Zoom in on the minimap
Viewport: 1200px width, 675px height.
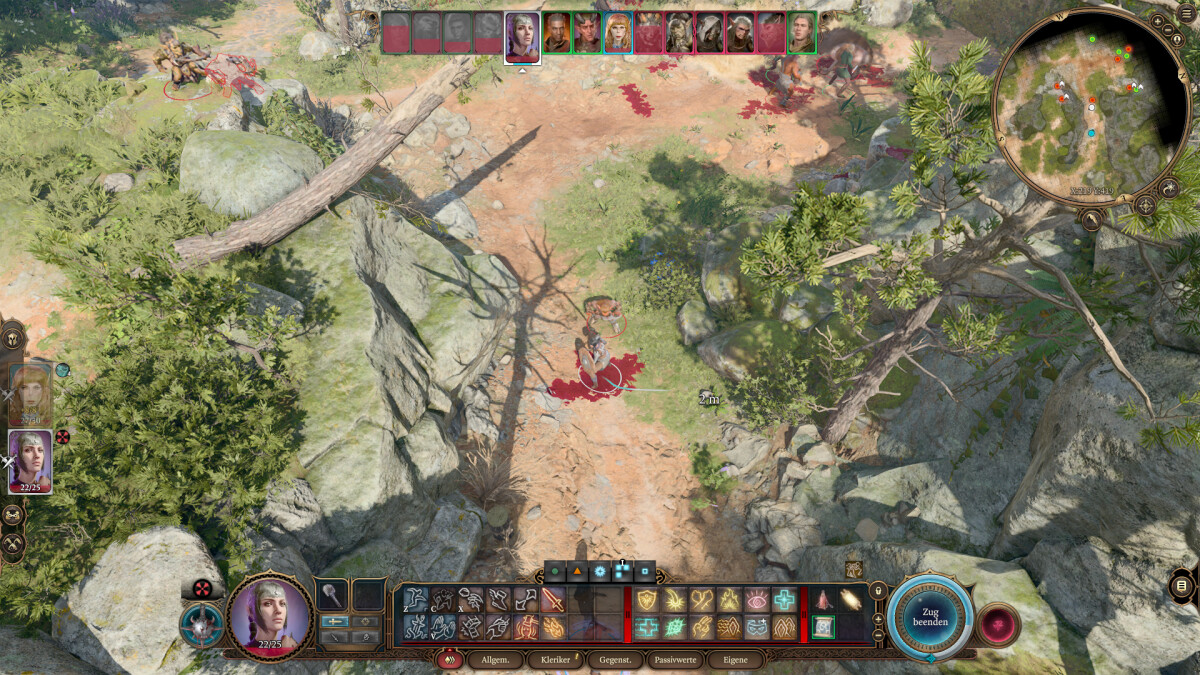tap(1157, 20)
